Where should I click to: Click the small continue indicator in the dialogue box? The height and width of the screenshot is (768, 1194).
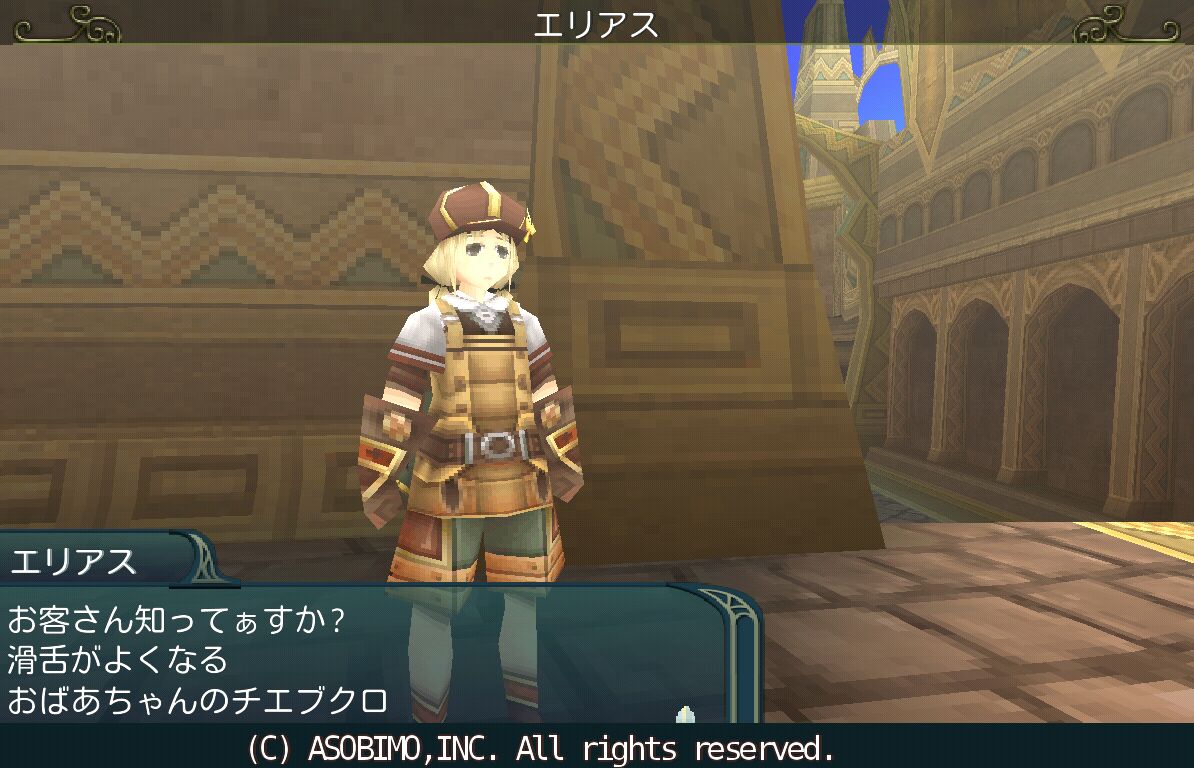[685, 714]
